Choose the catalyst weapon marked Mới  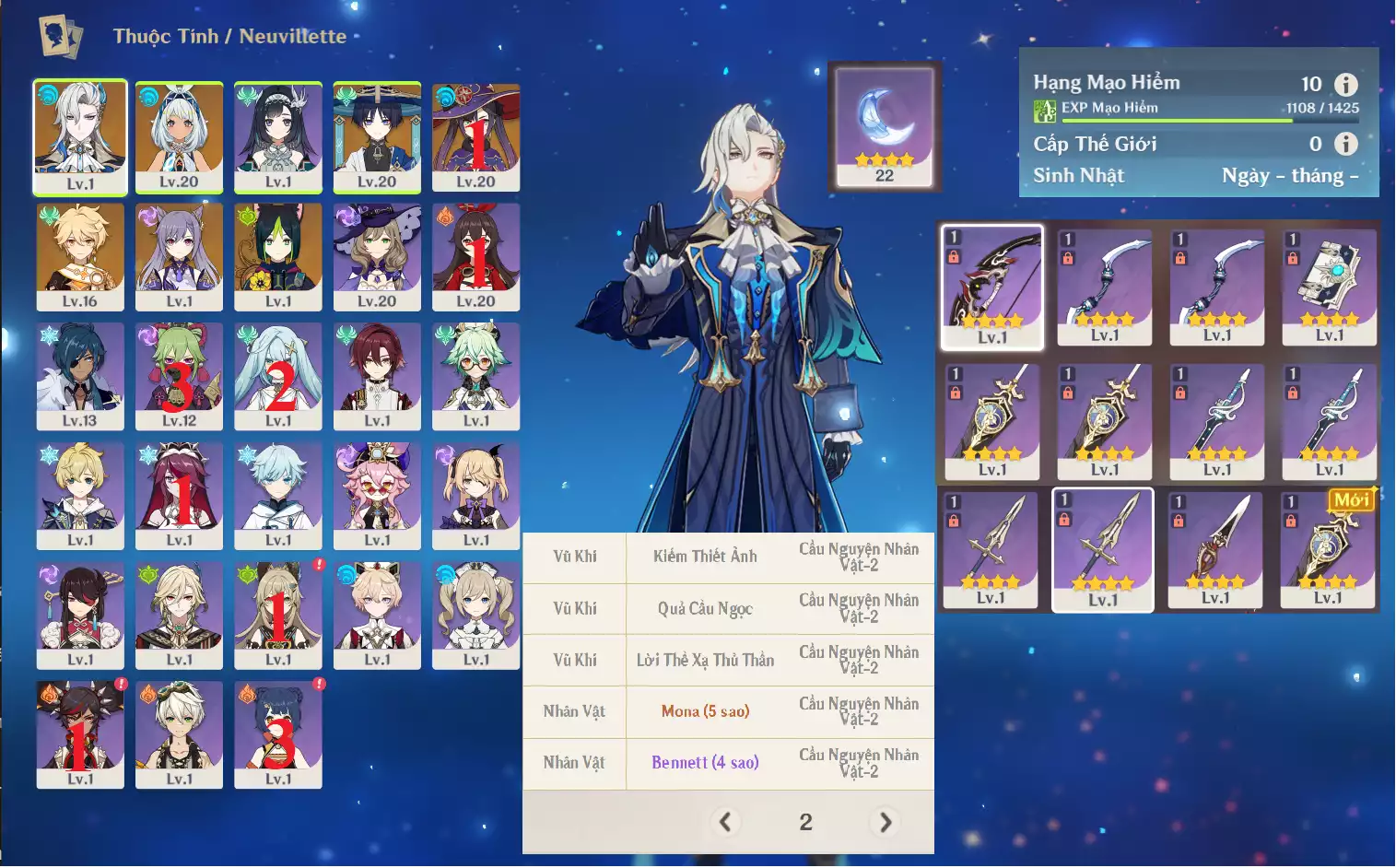(x=1328, y=547)
